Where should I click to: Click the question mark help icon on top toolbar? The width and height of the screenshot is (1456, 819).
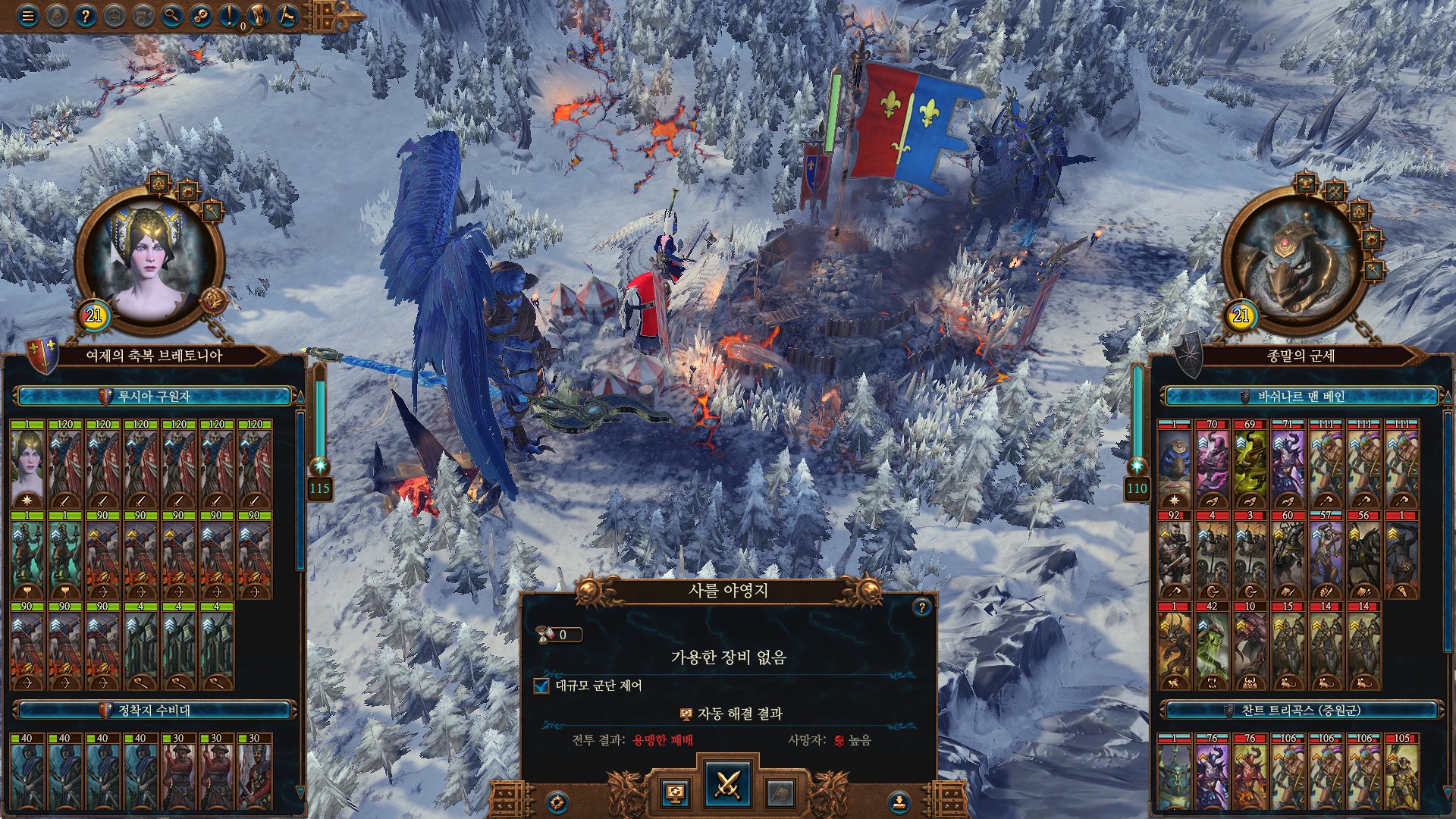point(86,17)
